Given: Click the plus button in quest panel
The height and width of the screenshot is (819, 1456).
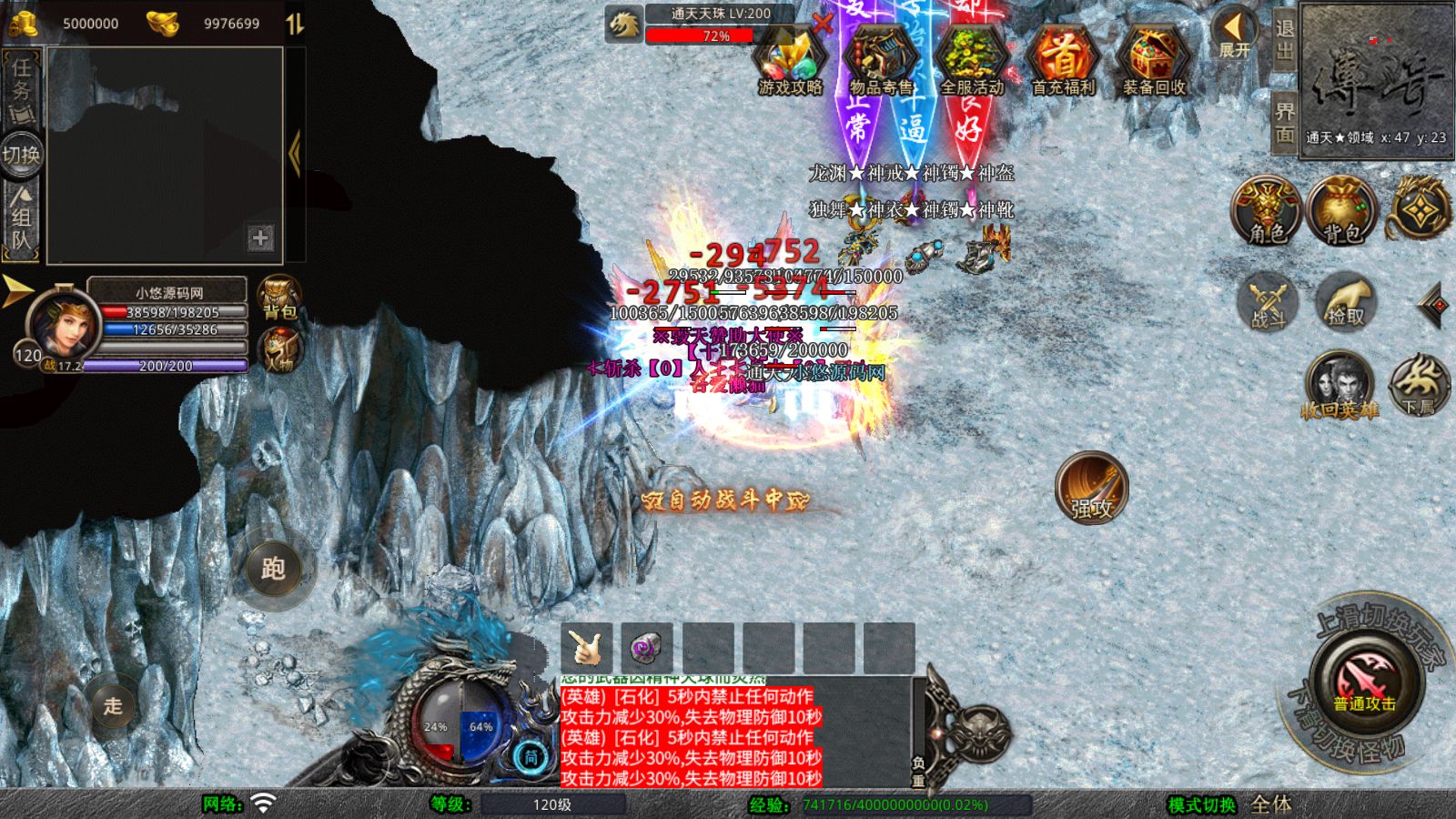Looking at the screenshot, I should click(260, 238).
